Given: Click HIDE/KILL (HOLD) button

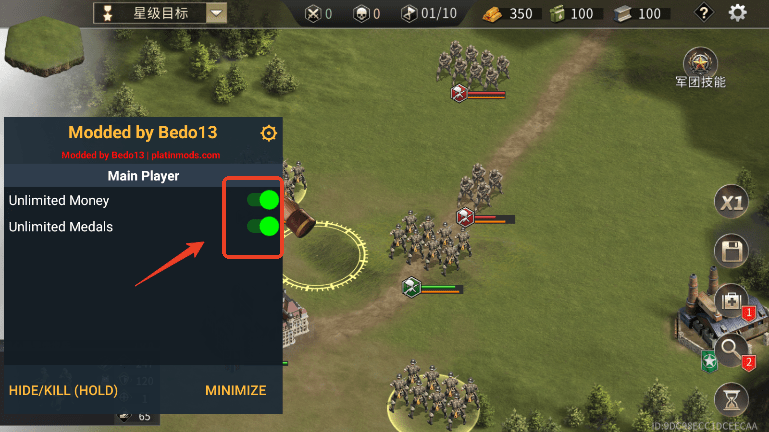Looking at the screenshot, I should tap(63, 390).
